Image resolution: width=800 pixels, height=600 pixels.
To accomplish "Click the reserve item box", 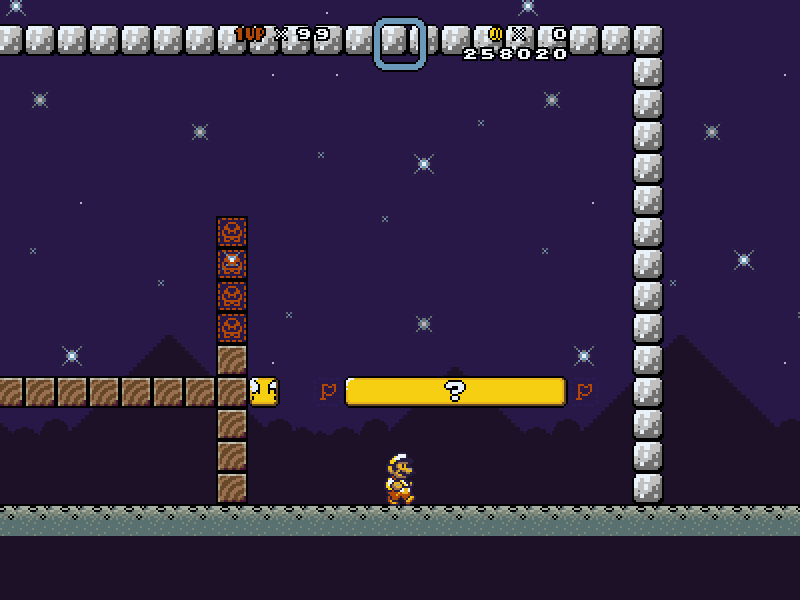I will tap(400, 44).
